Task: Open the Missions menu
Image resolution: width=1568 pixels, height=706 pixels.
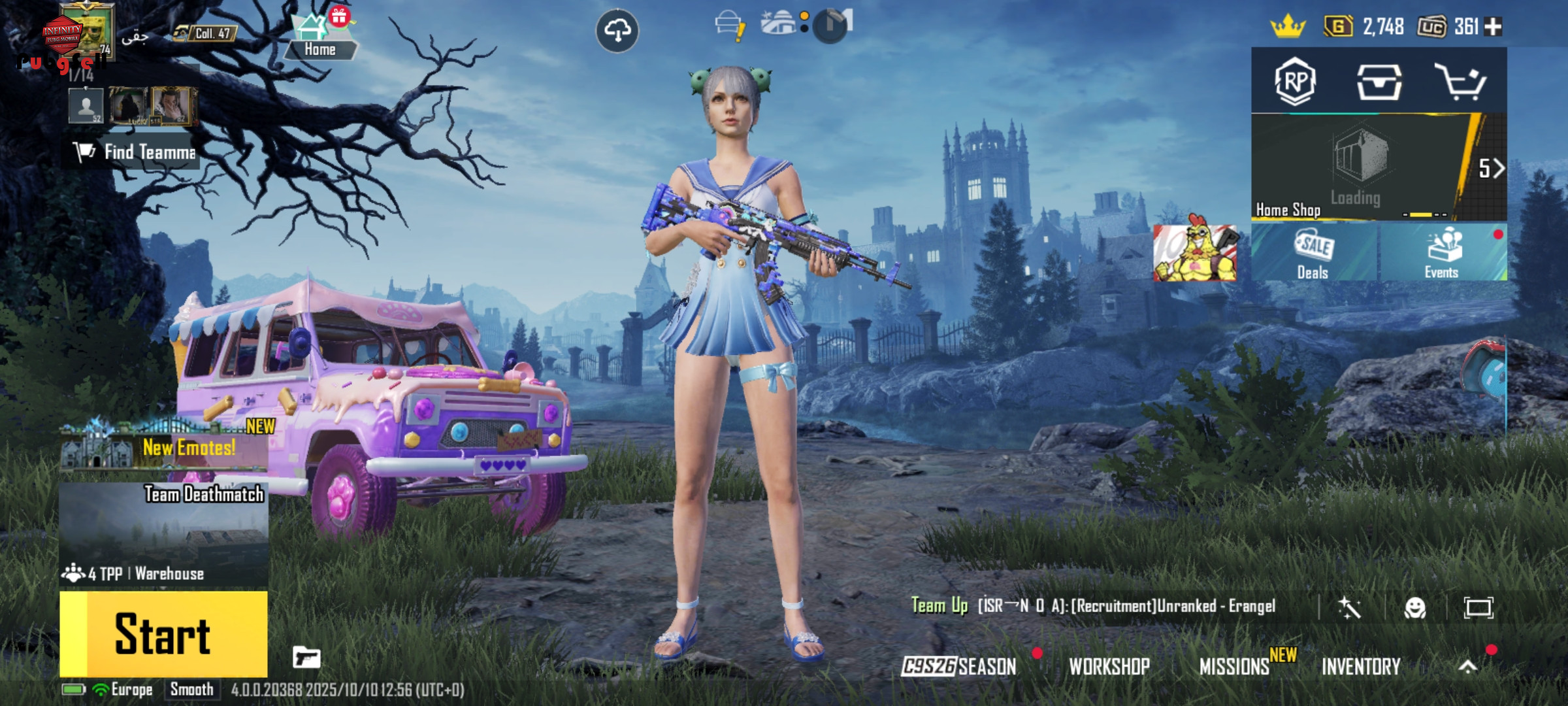Action: point(1235,666)
